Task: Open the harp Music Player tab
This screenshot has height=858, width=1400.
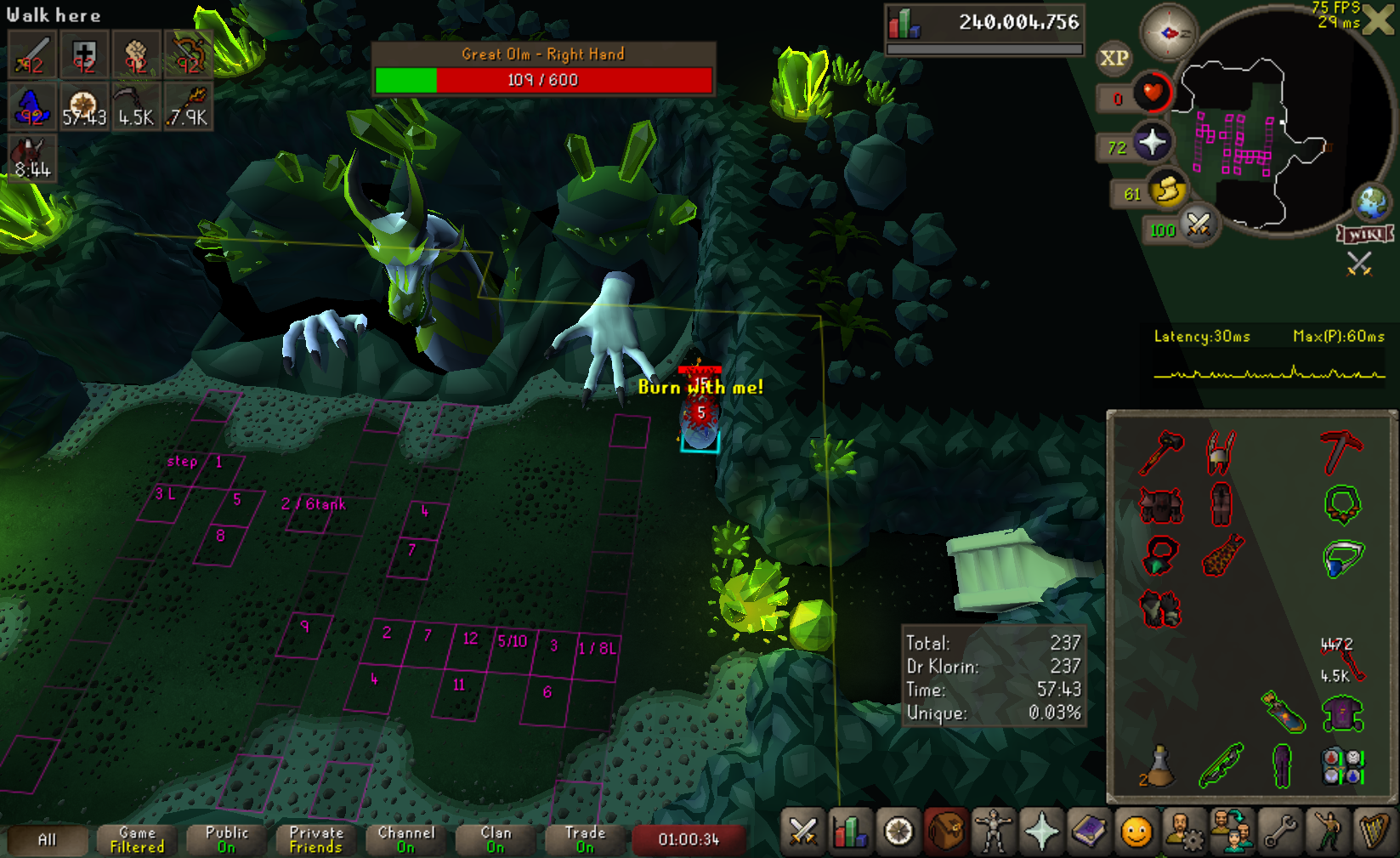Action: (x=1374, y=832)
